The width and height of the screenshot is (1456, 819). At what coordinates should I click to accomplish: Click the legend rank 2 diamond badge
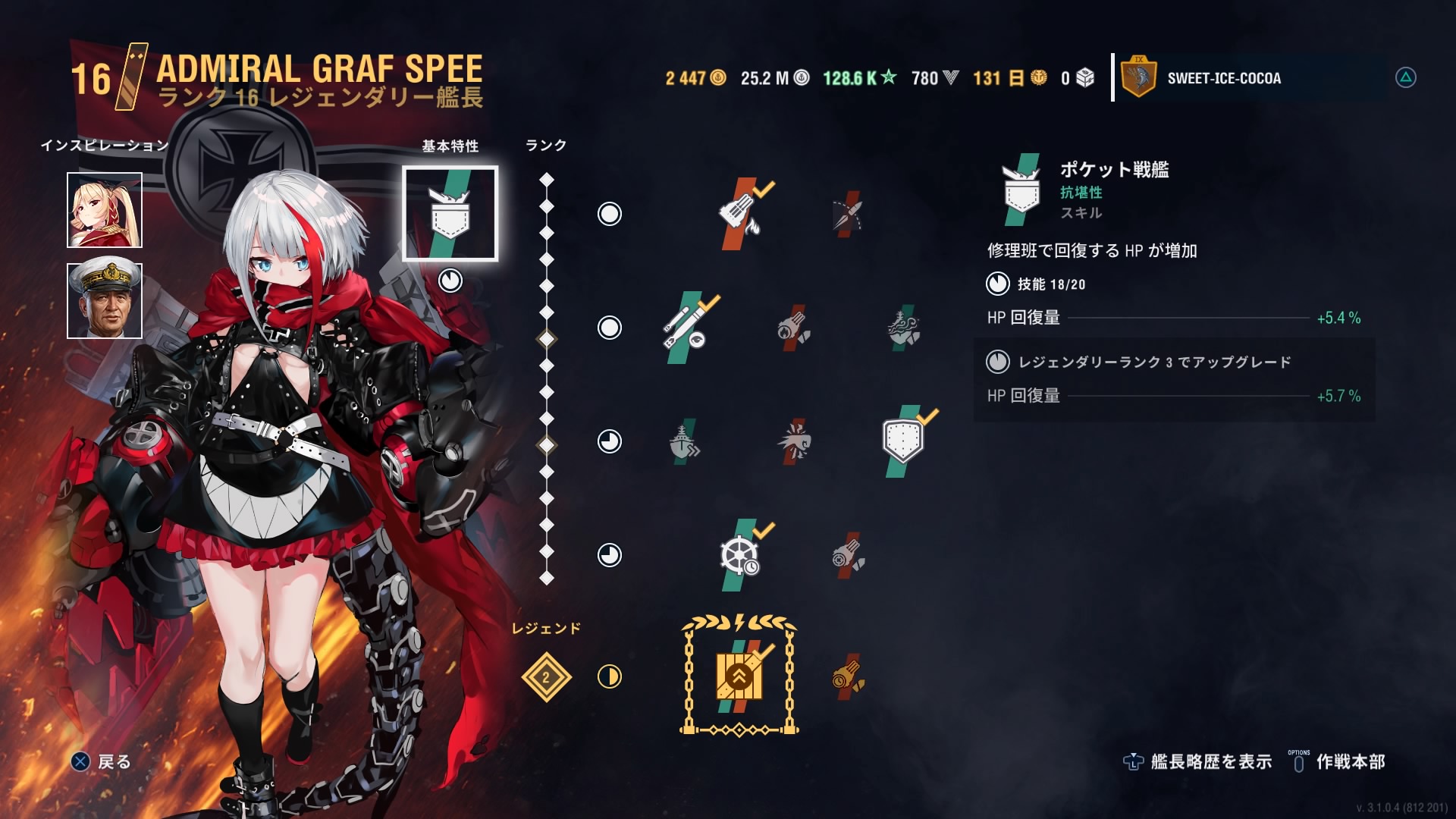(x=546, y=676)
